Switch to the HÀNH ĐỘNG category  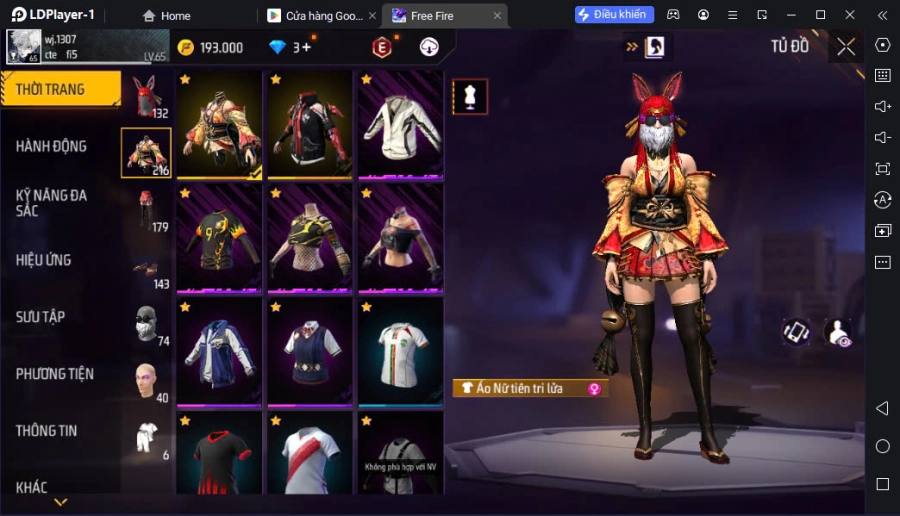pos(51,146)
